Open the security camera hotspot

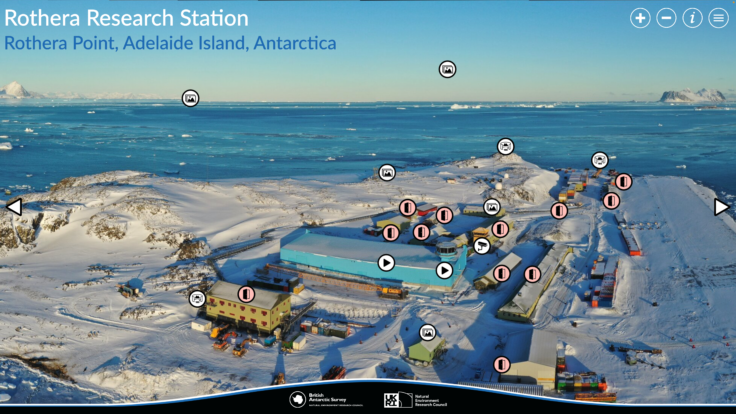click(481, 245)
